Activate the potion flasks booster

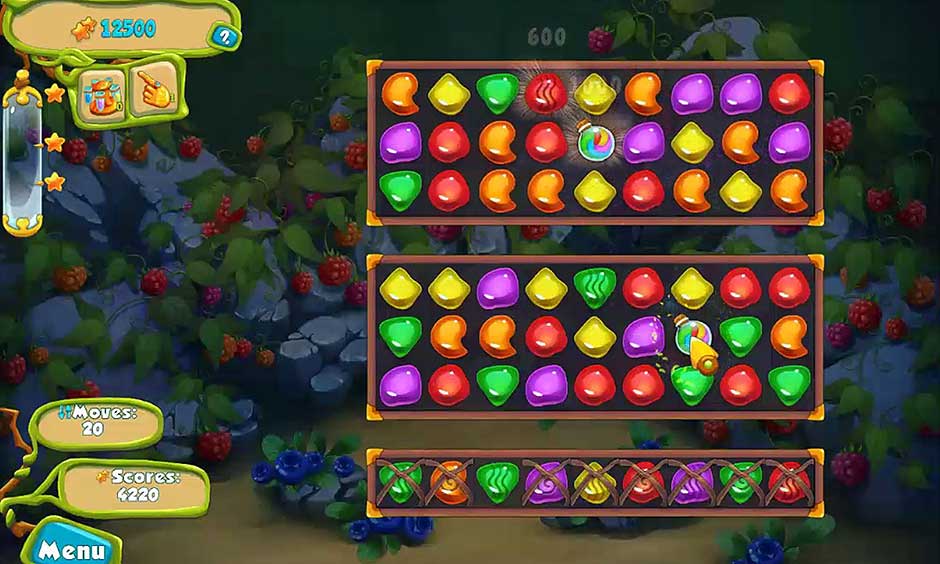103,91
